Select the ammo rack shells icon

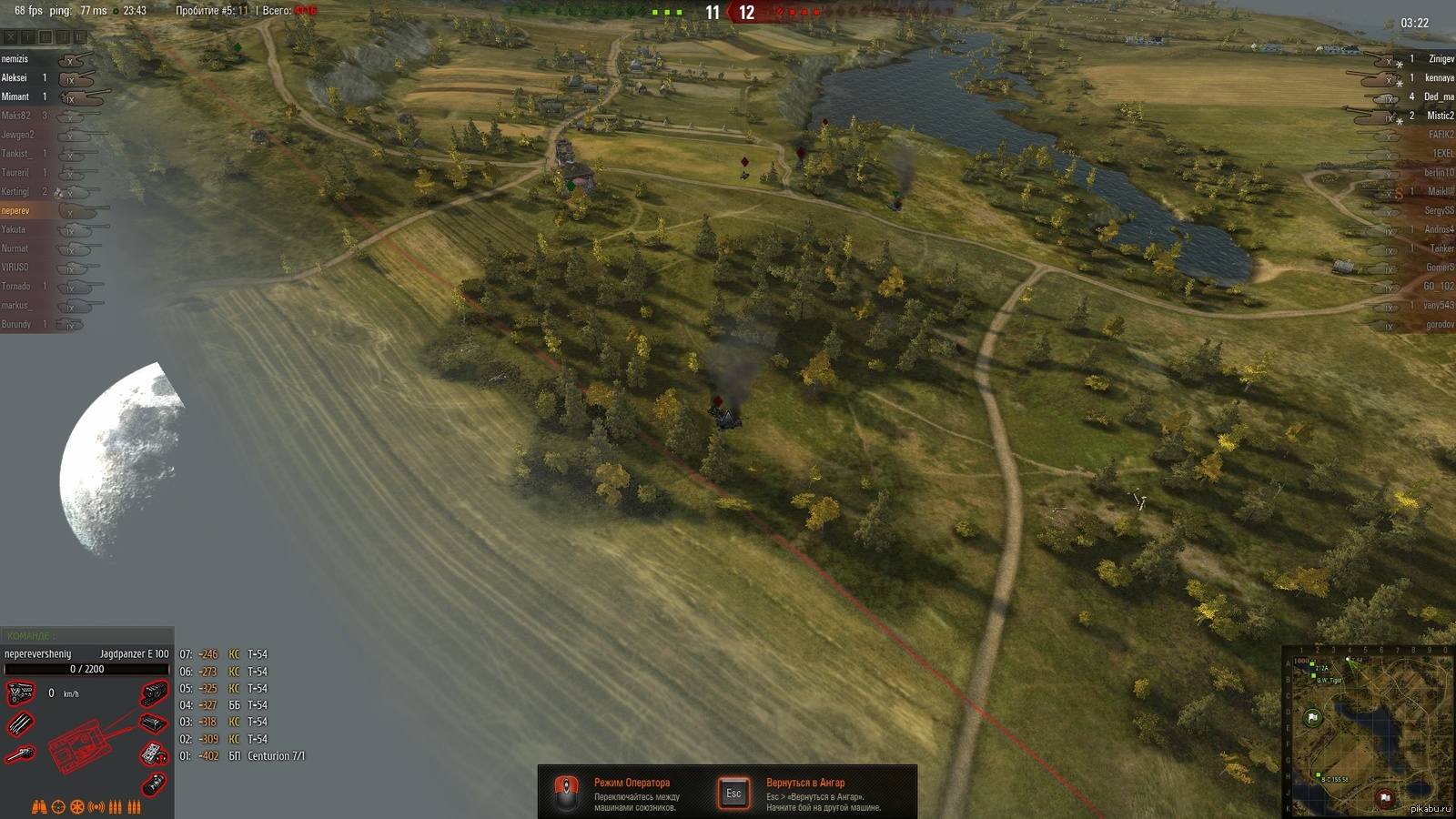[20, 724]
